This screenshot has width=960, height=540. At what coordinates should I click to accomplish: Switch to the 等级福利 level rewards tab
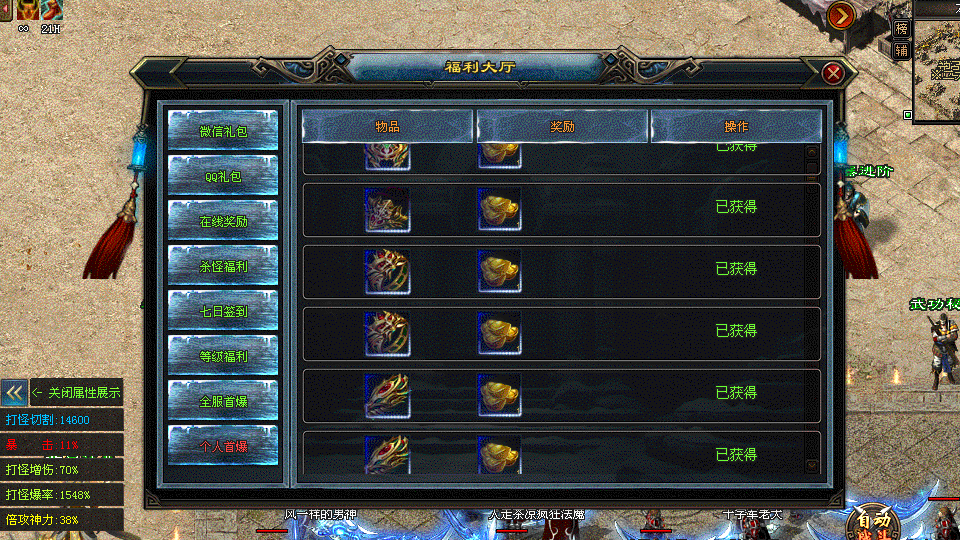(x=223, y=356)
